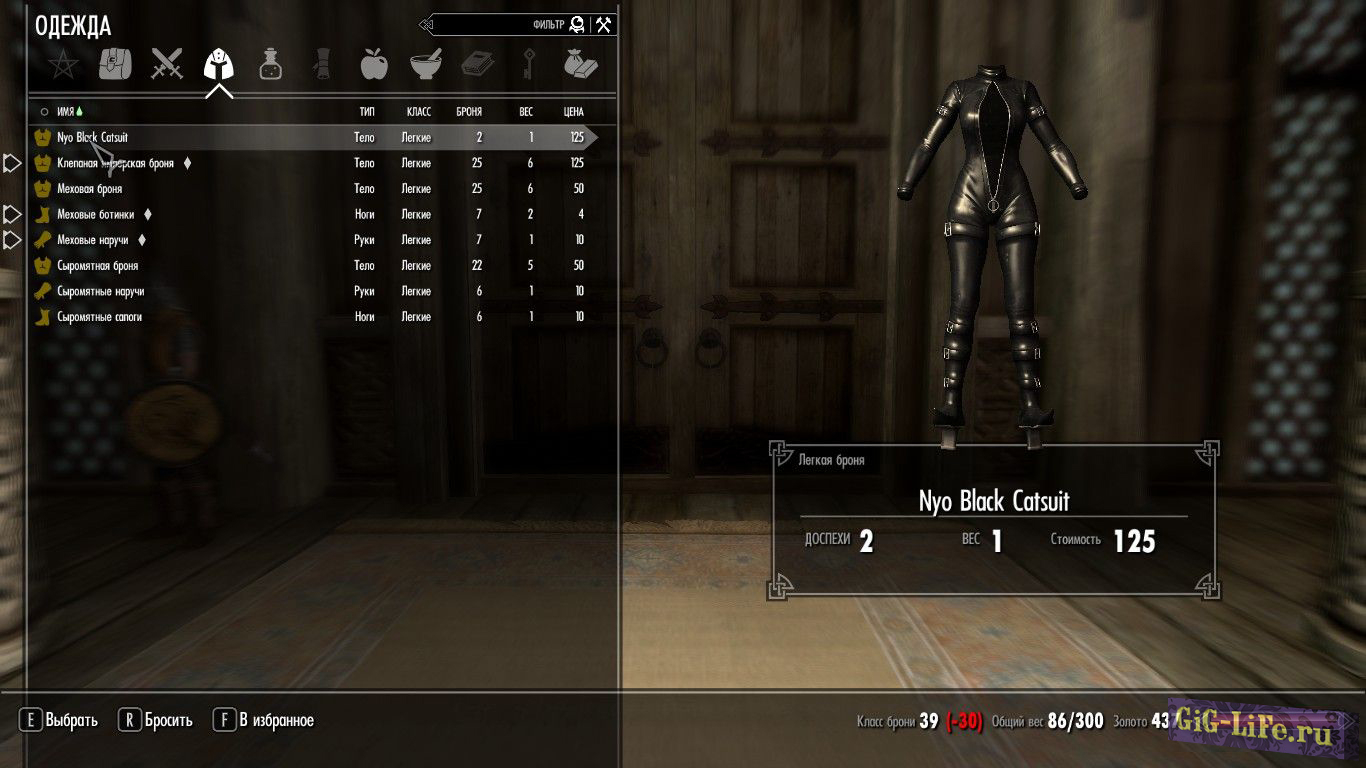This screenshot has width=1366, height=768.
Task: Choose the Сыромятные сапоги entry
Action: (x=100, y=317)
